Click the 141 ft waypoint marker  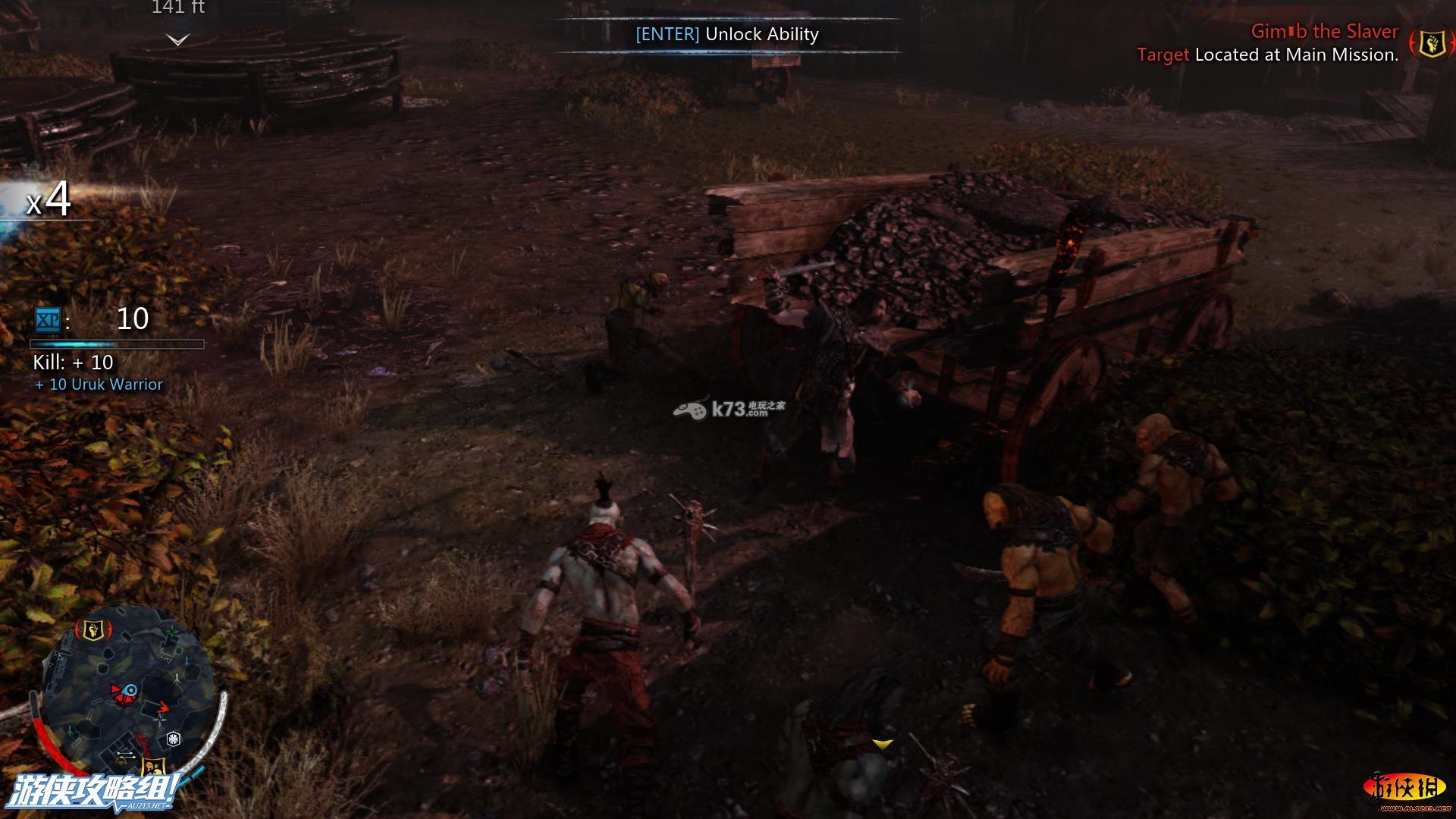(177, 39)
